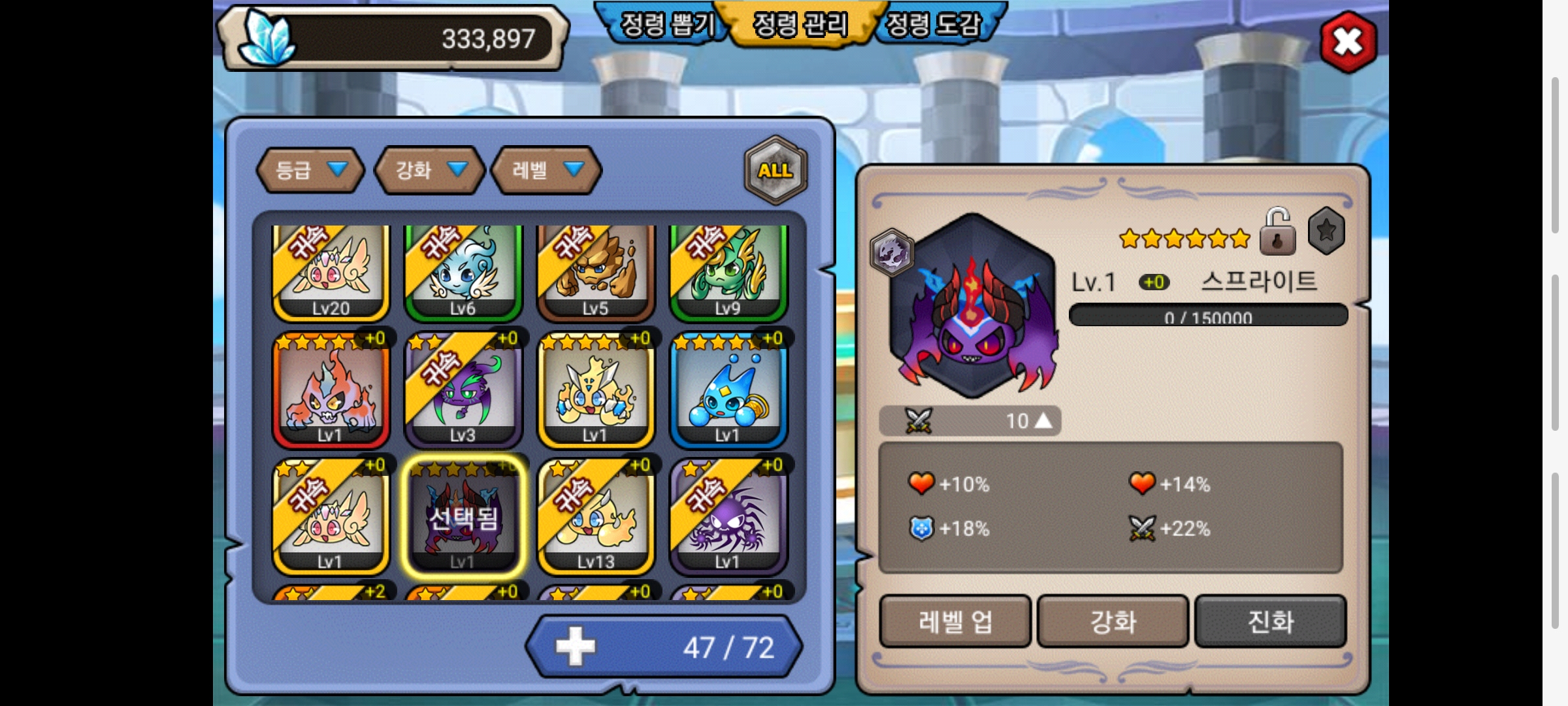Select the blue water droplet spirit
Viewport: 1568px width, 706px height.
(728, 391)
